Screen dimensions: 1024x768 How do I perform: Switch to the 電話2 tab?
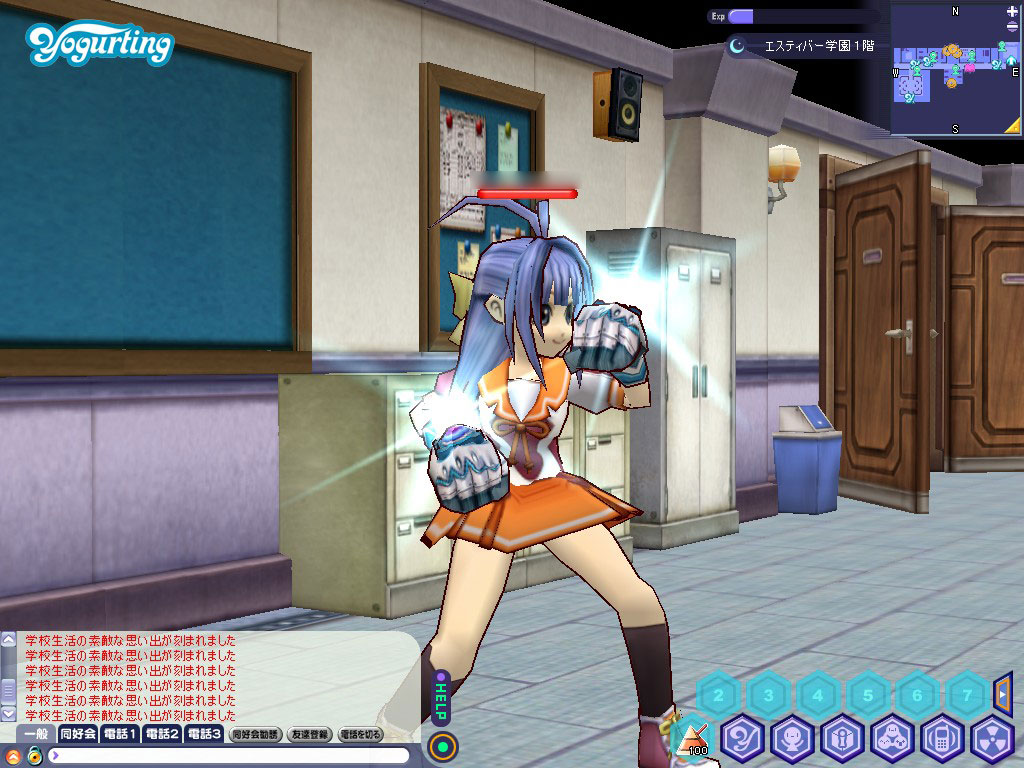pyautogui.click(x=162, y=734)
